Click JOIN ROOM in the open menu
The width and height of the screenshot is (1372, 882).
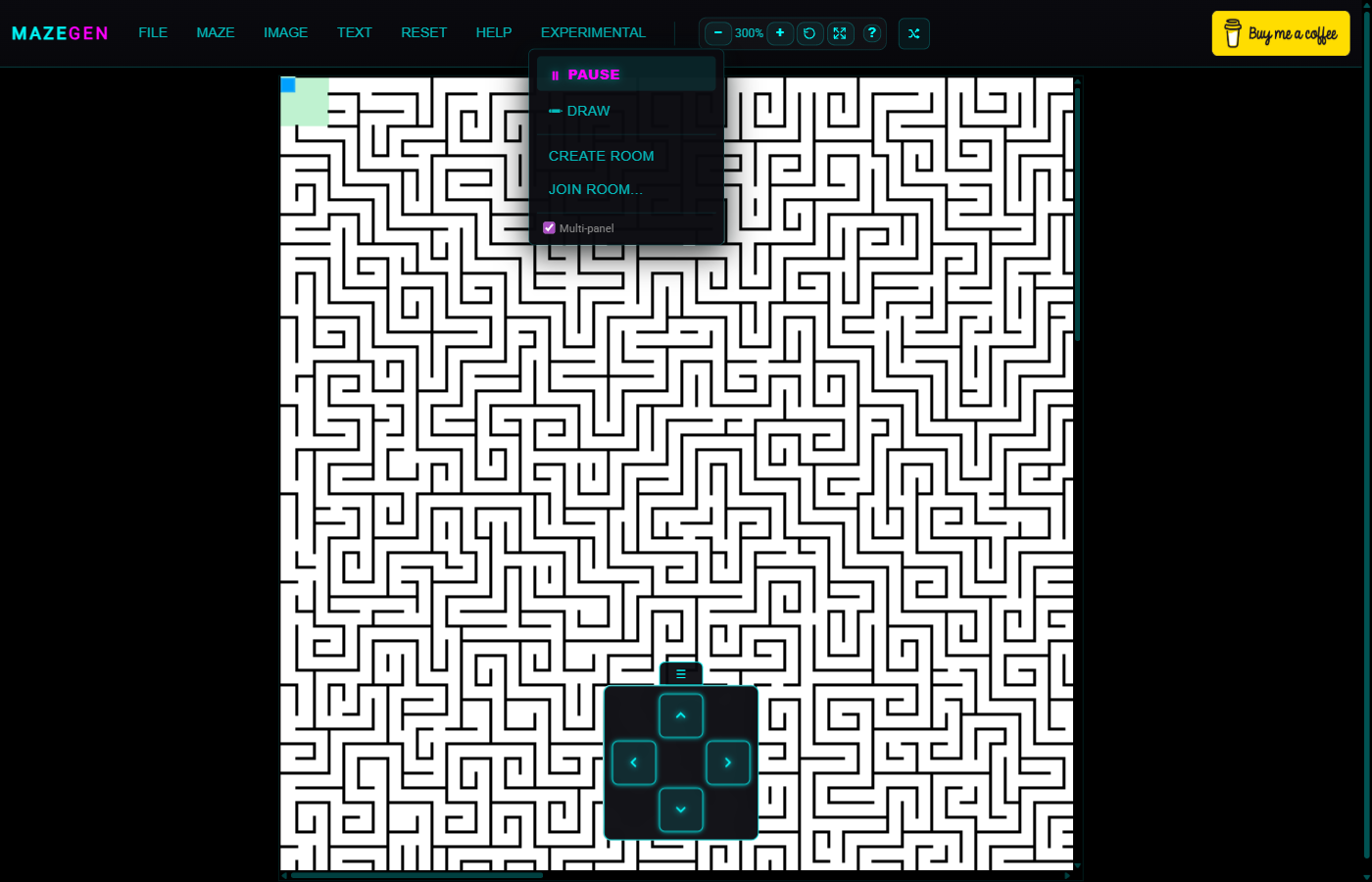coord(595,189)
